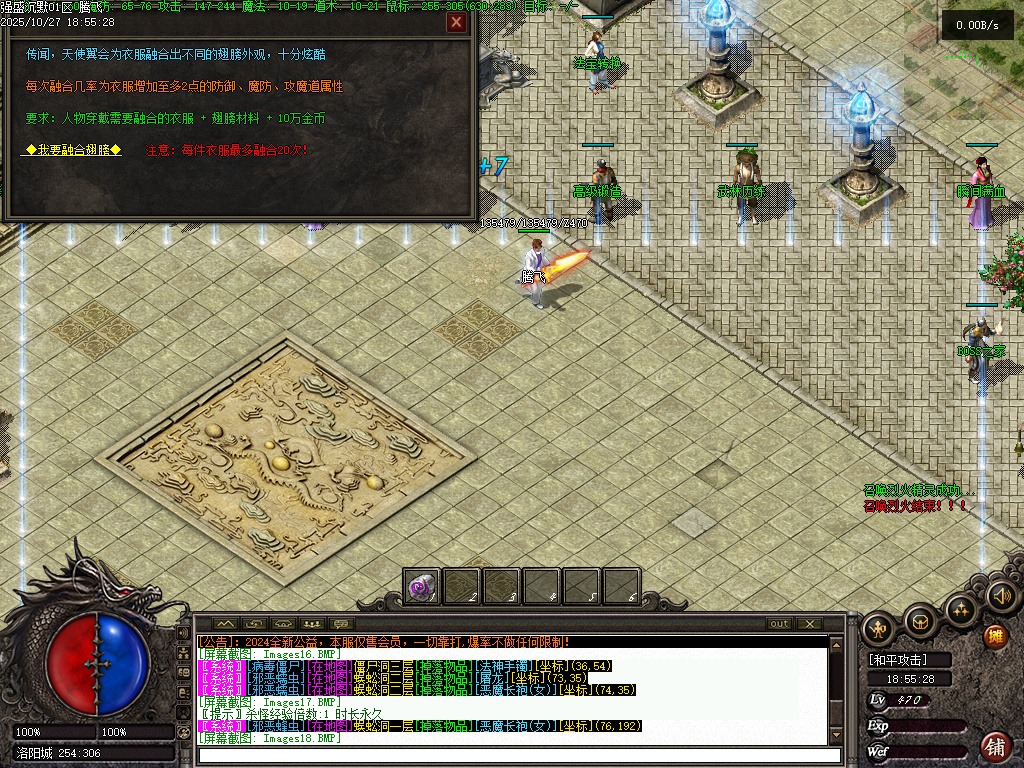Click the chat panel's out button

point(779,624)
